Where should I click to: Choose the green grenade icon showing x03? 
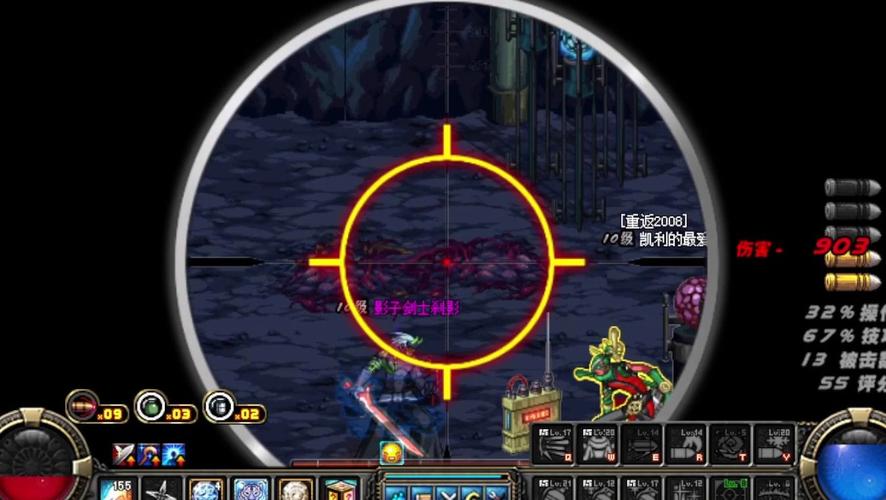click(x=150, y=405)
